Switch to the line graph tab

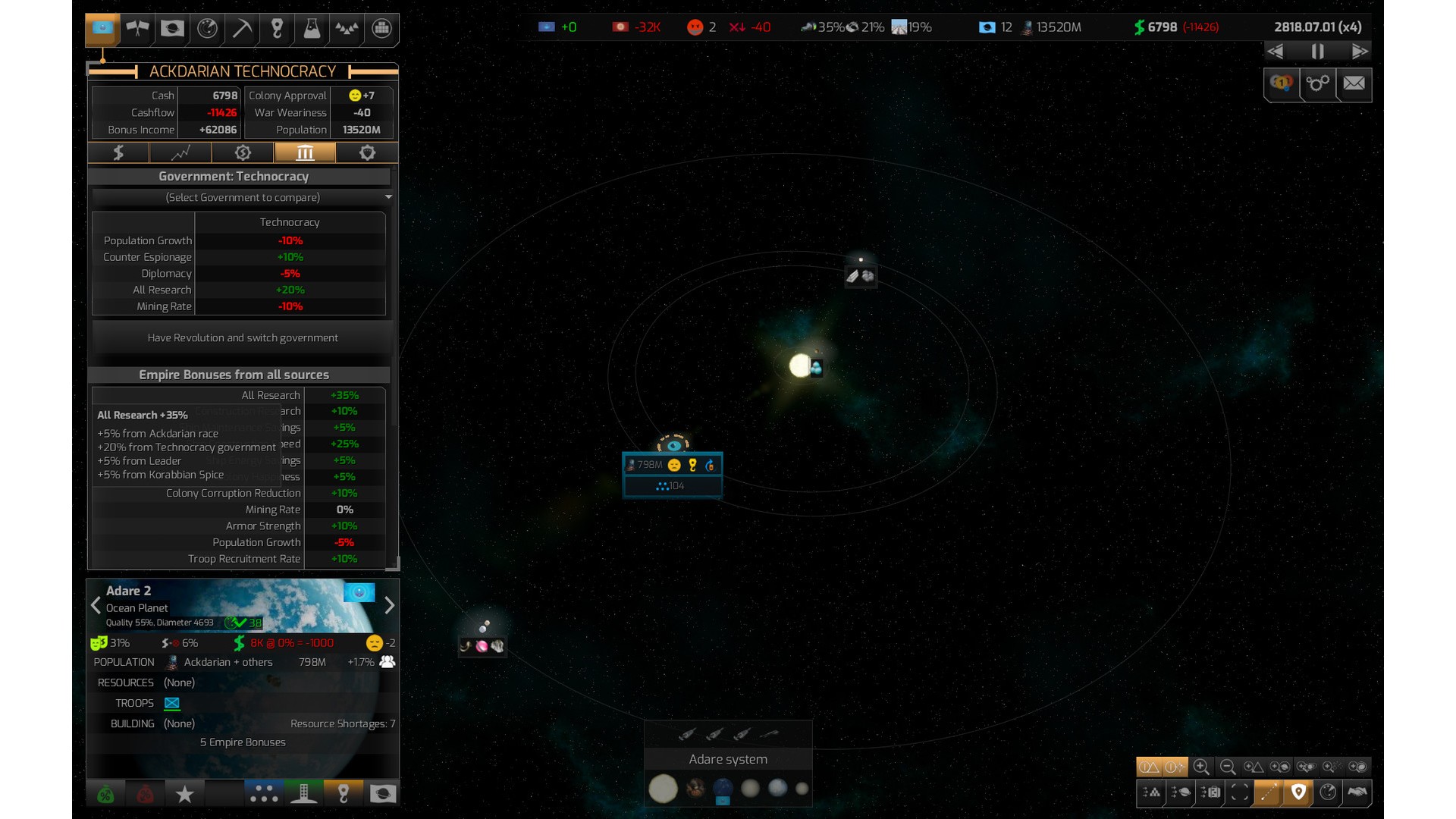pos(180,153)
